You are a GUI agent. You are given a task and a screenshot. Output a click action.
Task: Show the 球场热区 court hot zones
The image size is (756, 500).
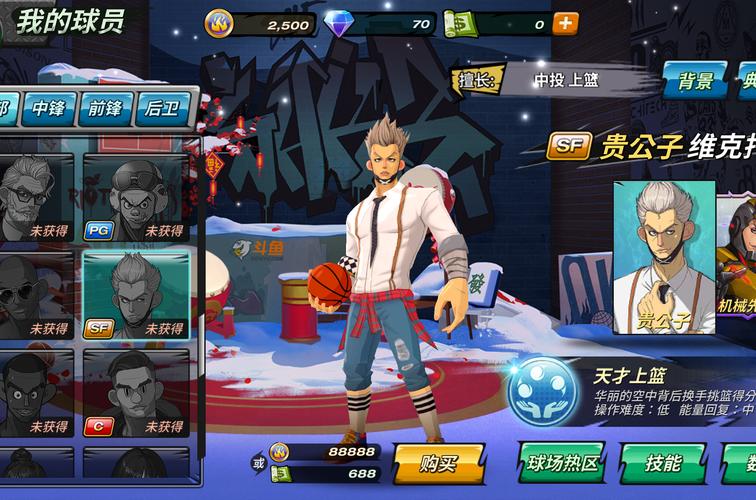point(561,463)
